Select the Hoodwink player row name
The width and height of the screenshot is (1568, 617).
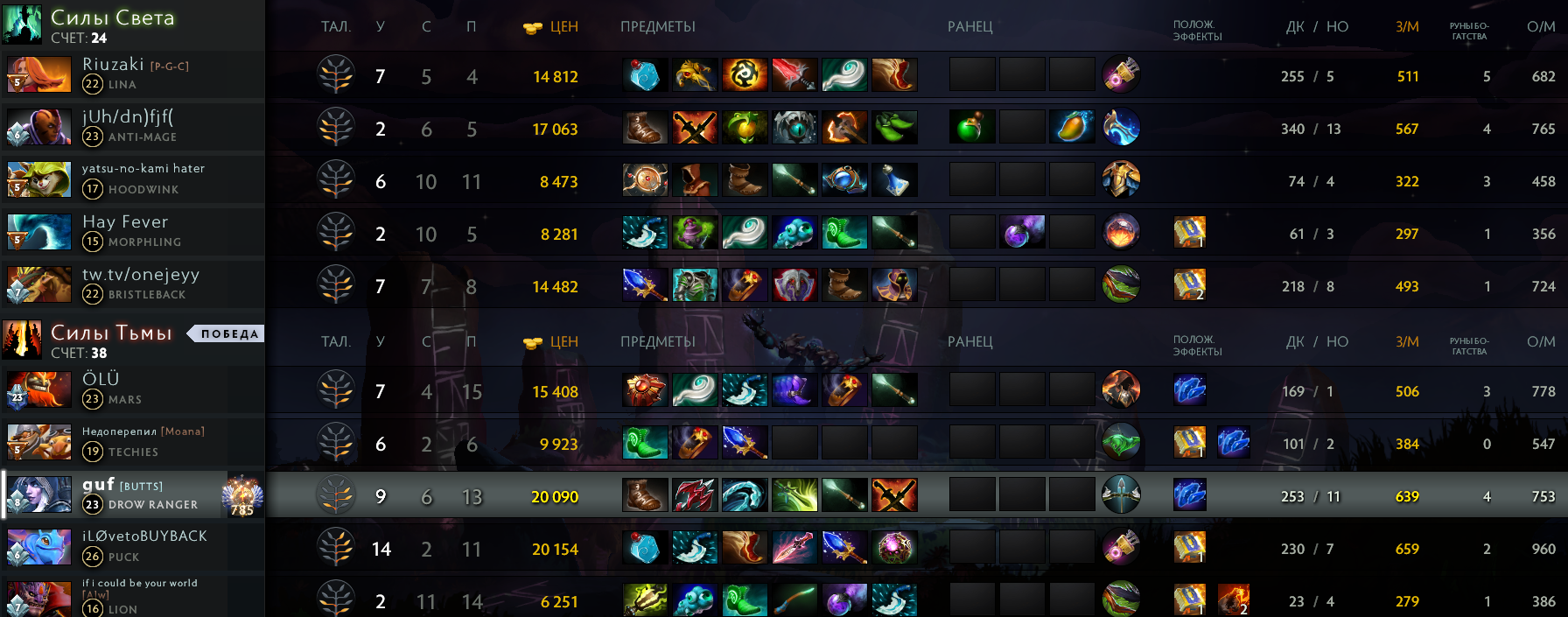click(x=143, y=168)
